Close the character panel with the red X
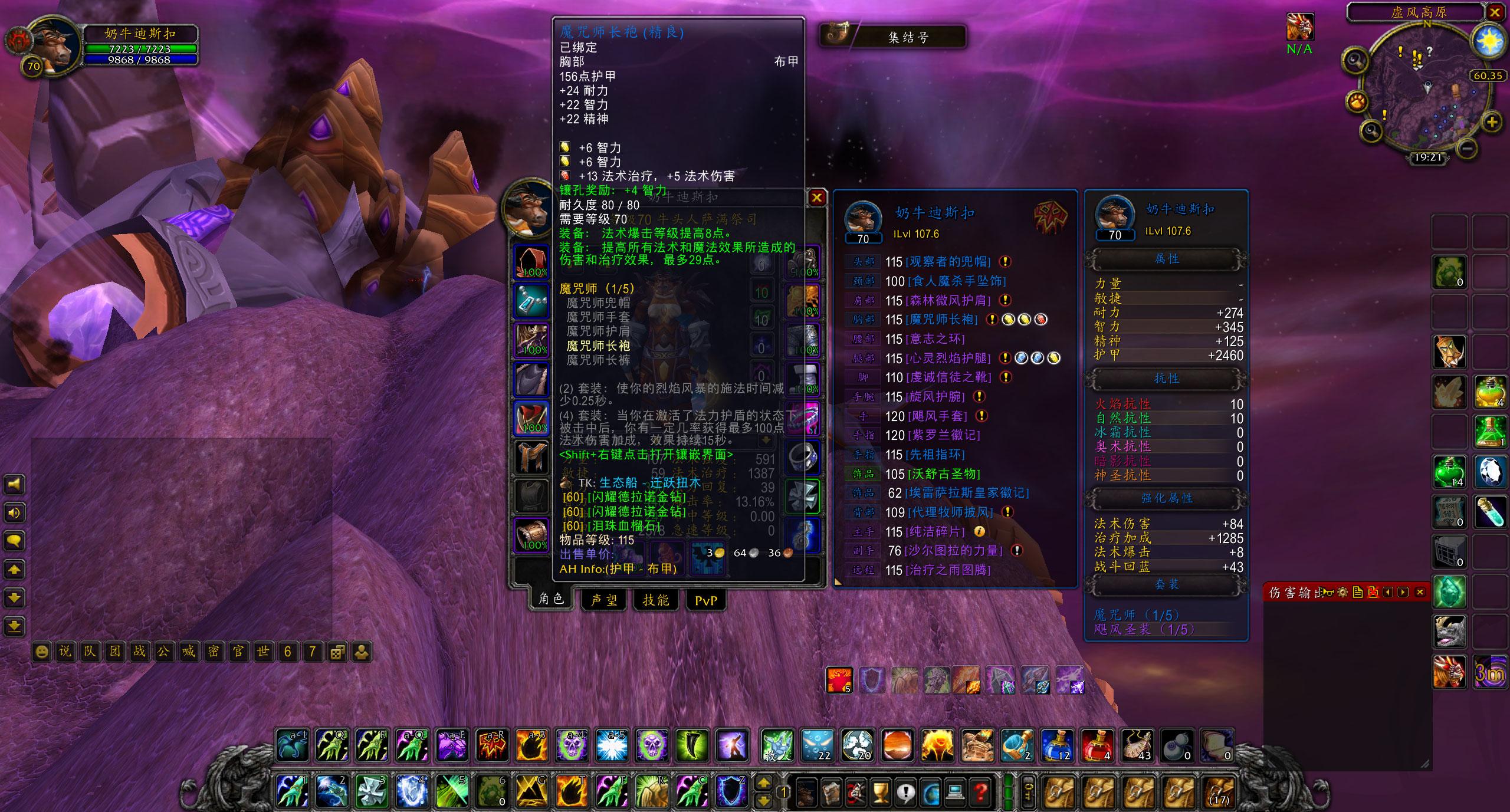 pyautogui.click(x=816, y=198)
